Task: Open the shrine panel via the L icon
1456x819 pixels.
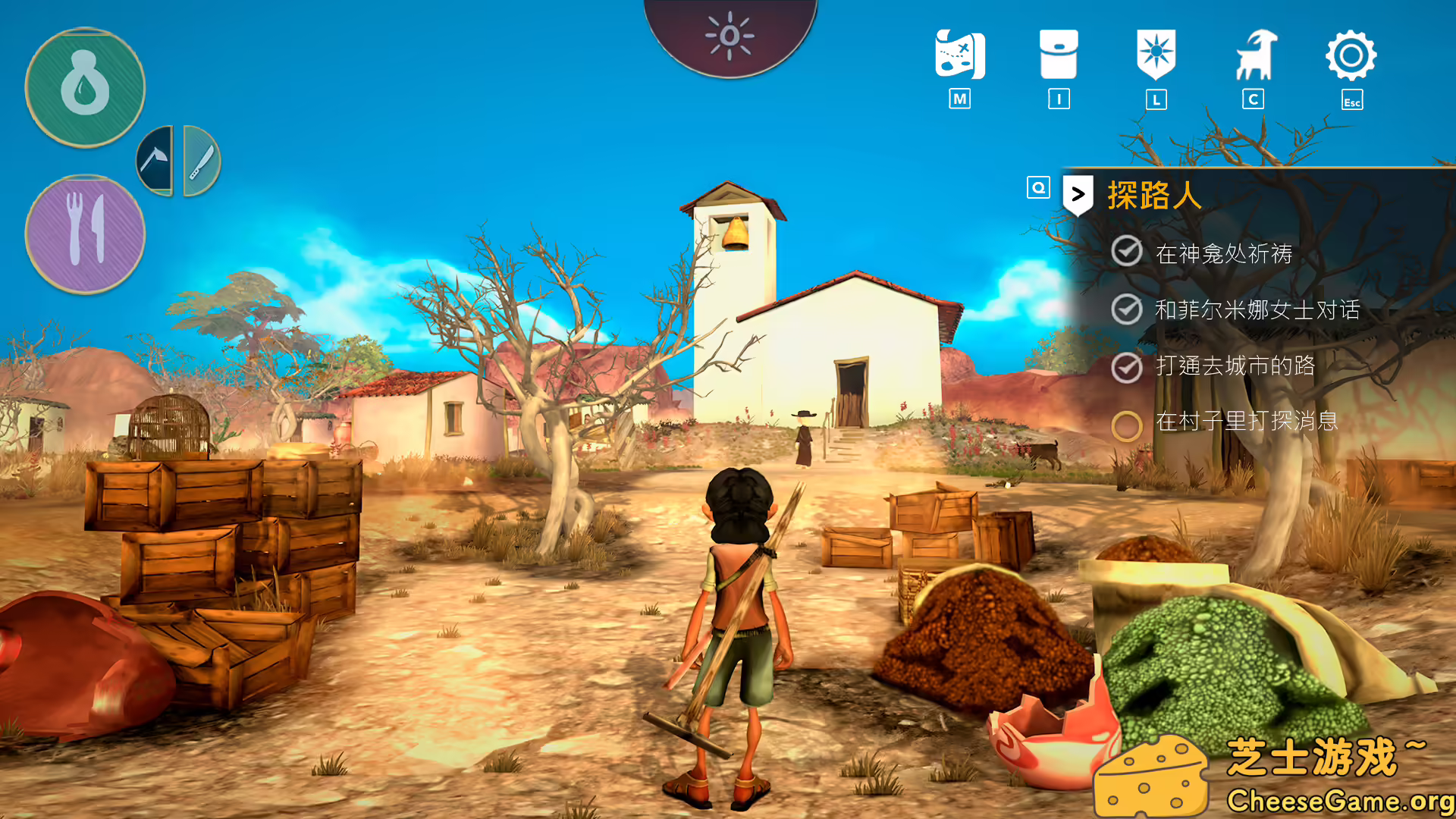Action: point(1155,55)
